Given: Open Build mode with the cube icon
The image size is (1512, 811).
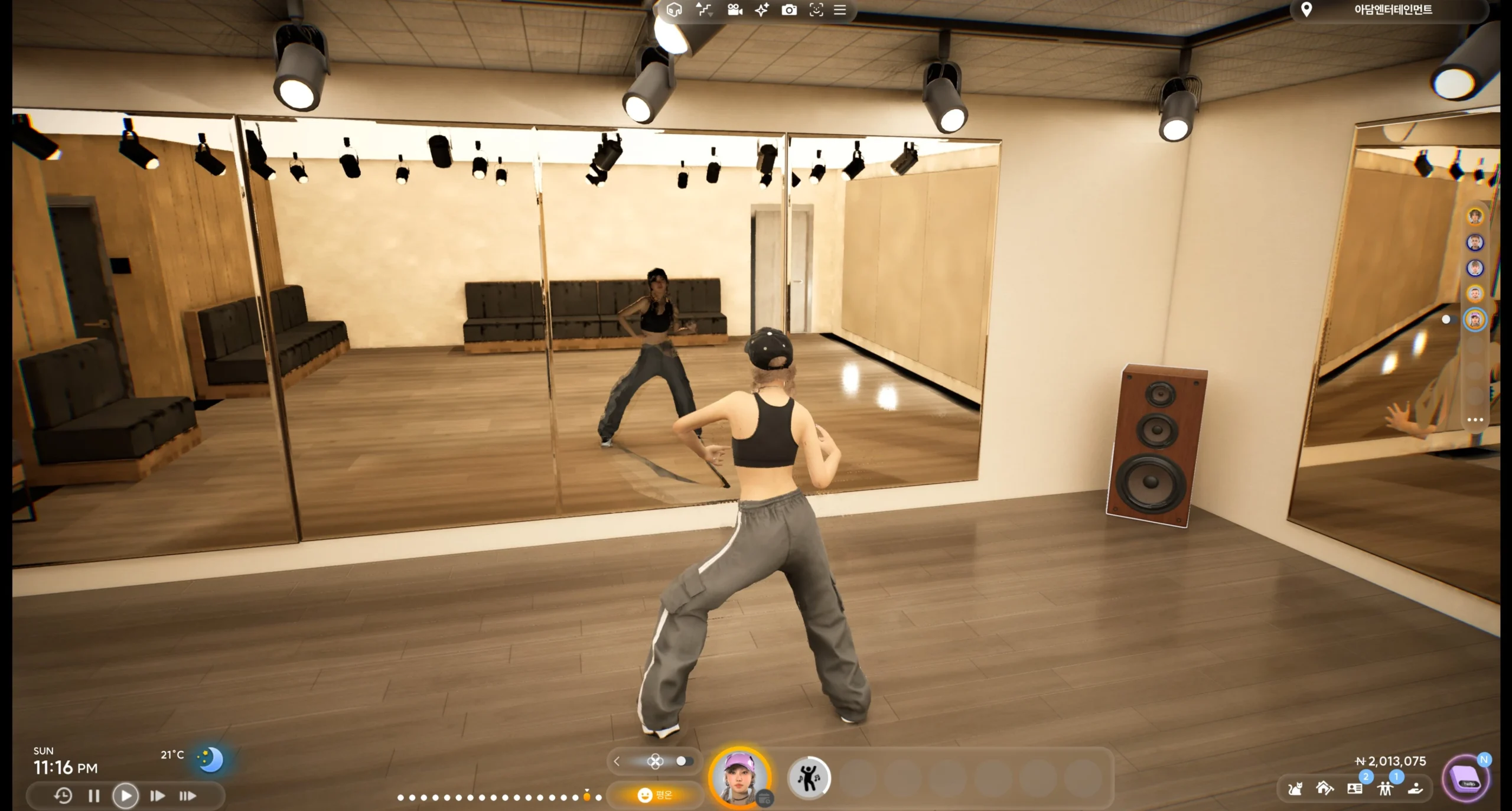Looking at the screenshot, I should pyautogui.click(x=674, y=10).
